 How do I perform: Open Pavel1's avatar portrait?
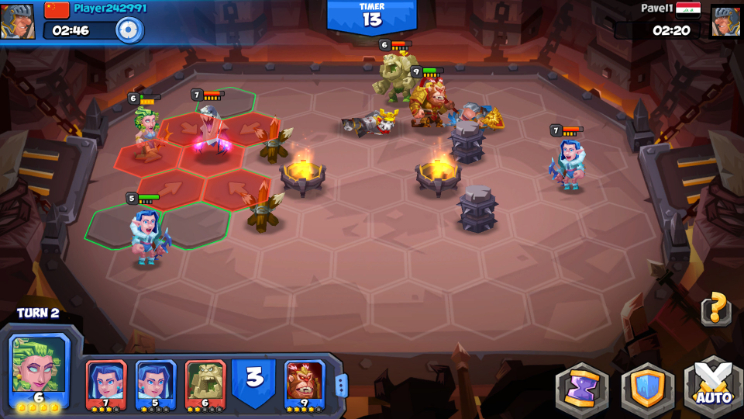[725, 21]
